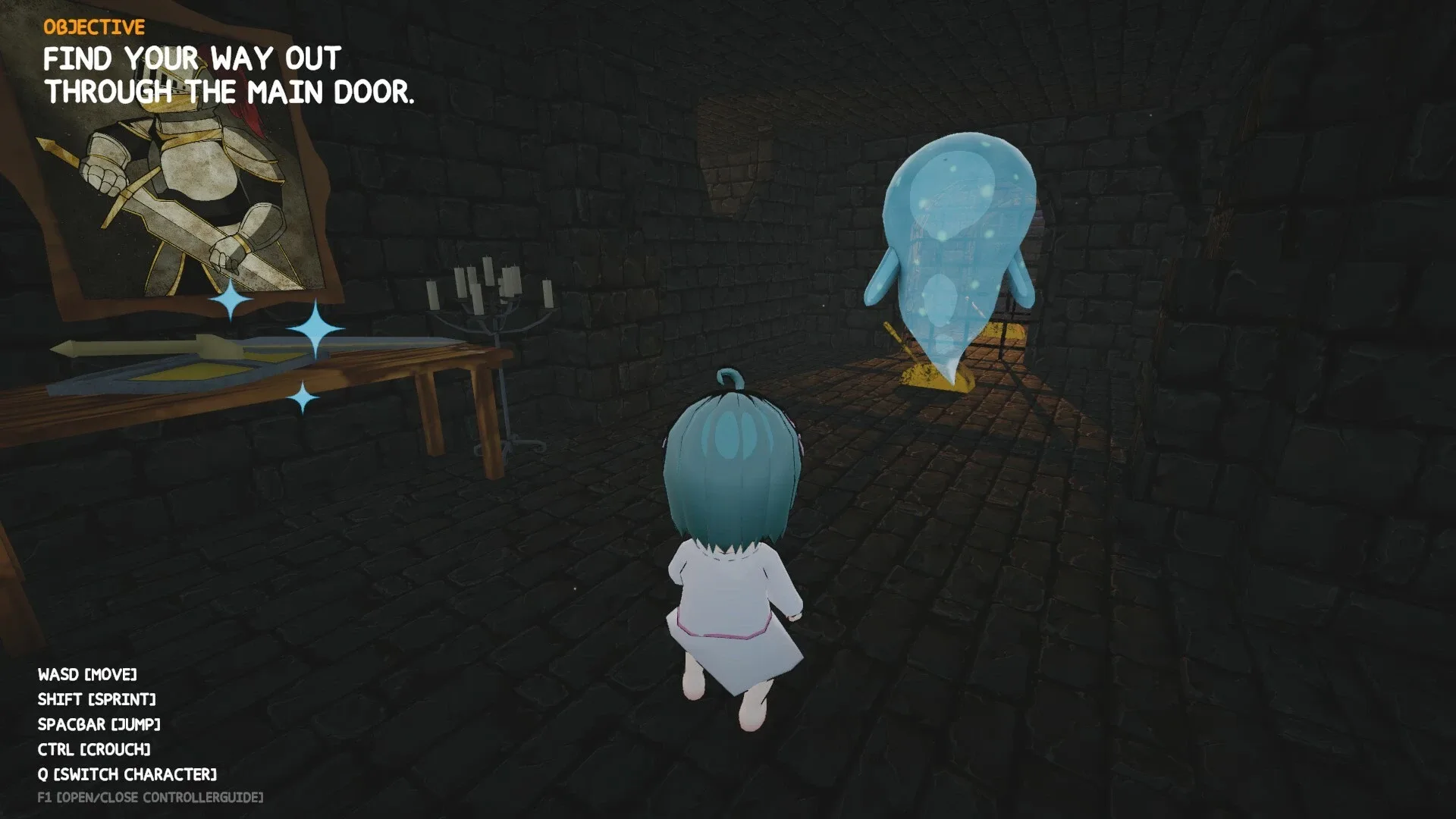
Task: Click the SPACBAR [JUMP] control label
Action: [99, 724]
